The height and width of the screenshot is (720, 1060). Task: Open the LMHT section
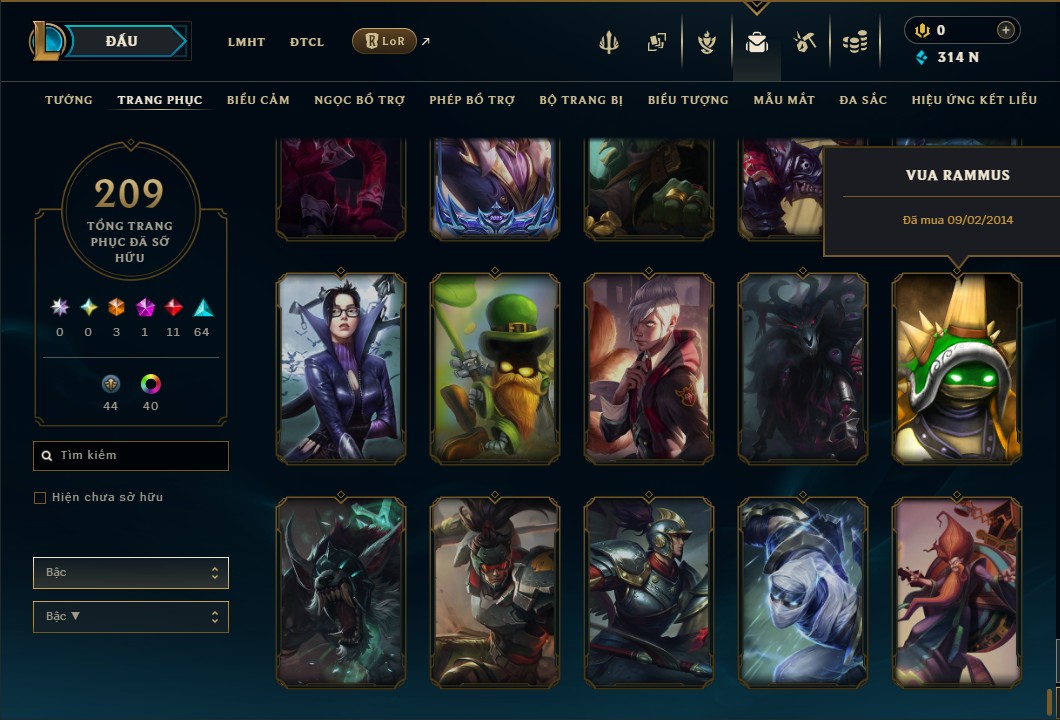pos(246,42)
